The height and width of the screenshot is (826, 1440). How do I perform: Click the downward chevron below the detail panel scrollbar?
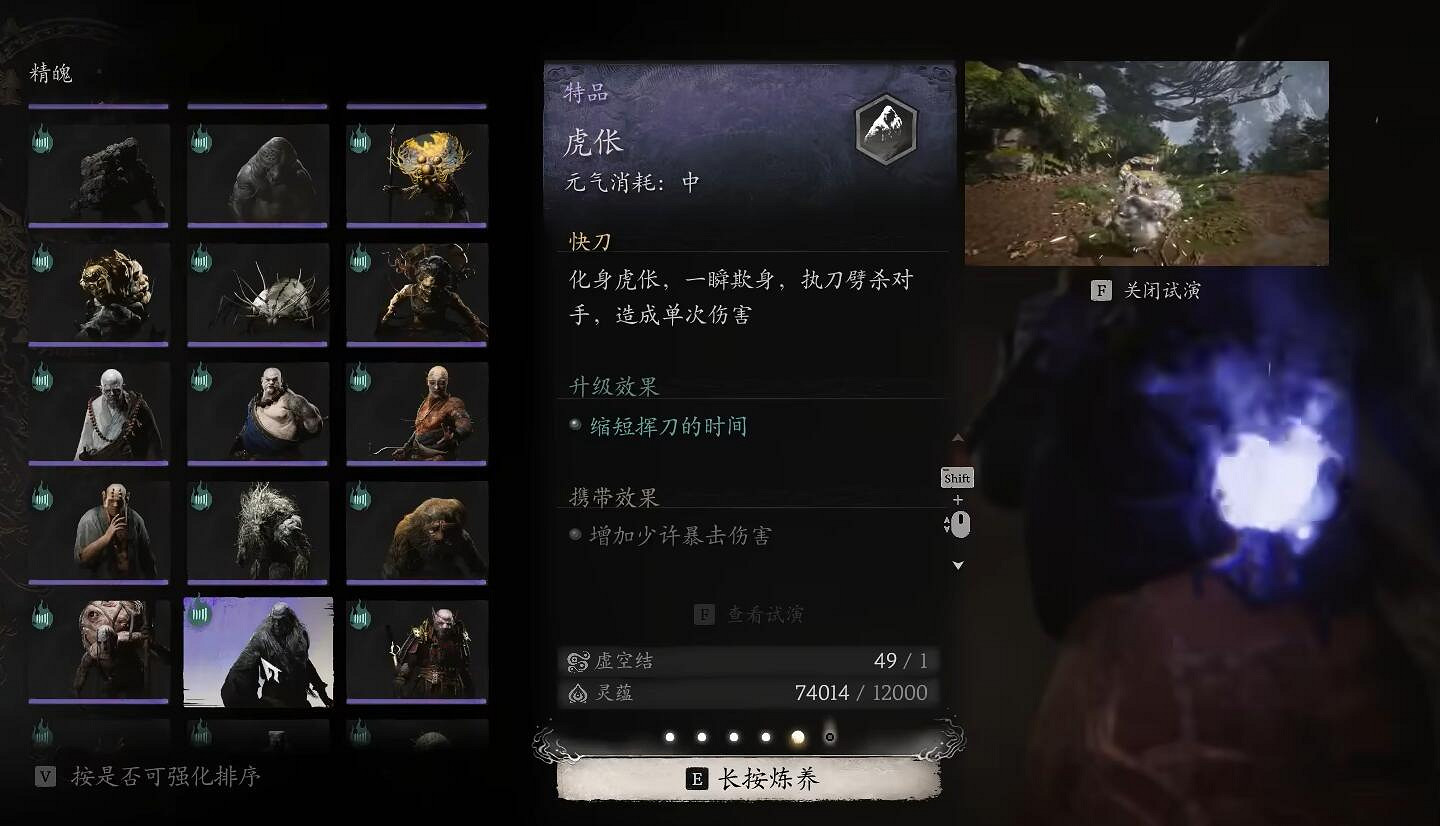[957, 565]
